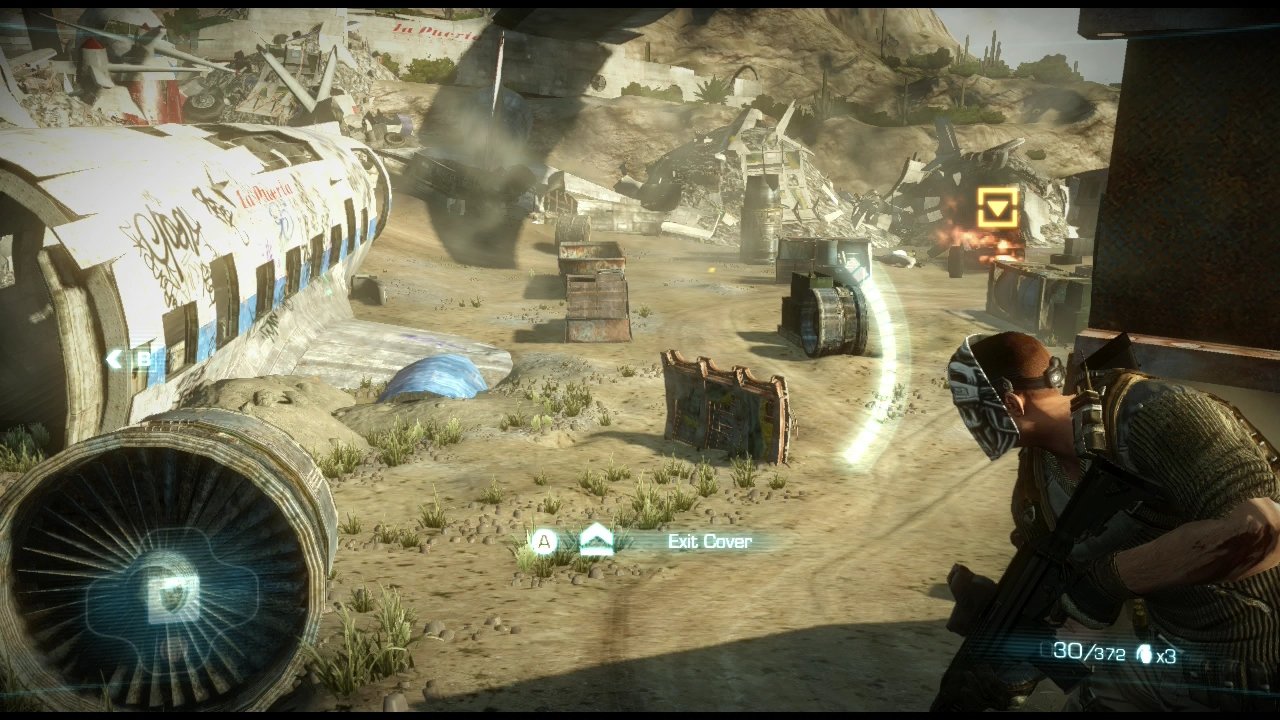Click the yellow objective waypoint marker
The width and height of the screenshot is (1280, 720).
coord(998,207)
